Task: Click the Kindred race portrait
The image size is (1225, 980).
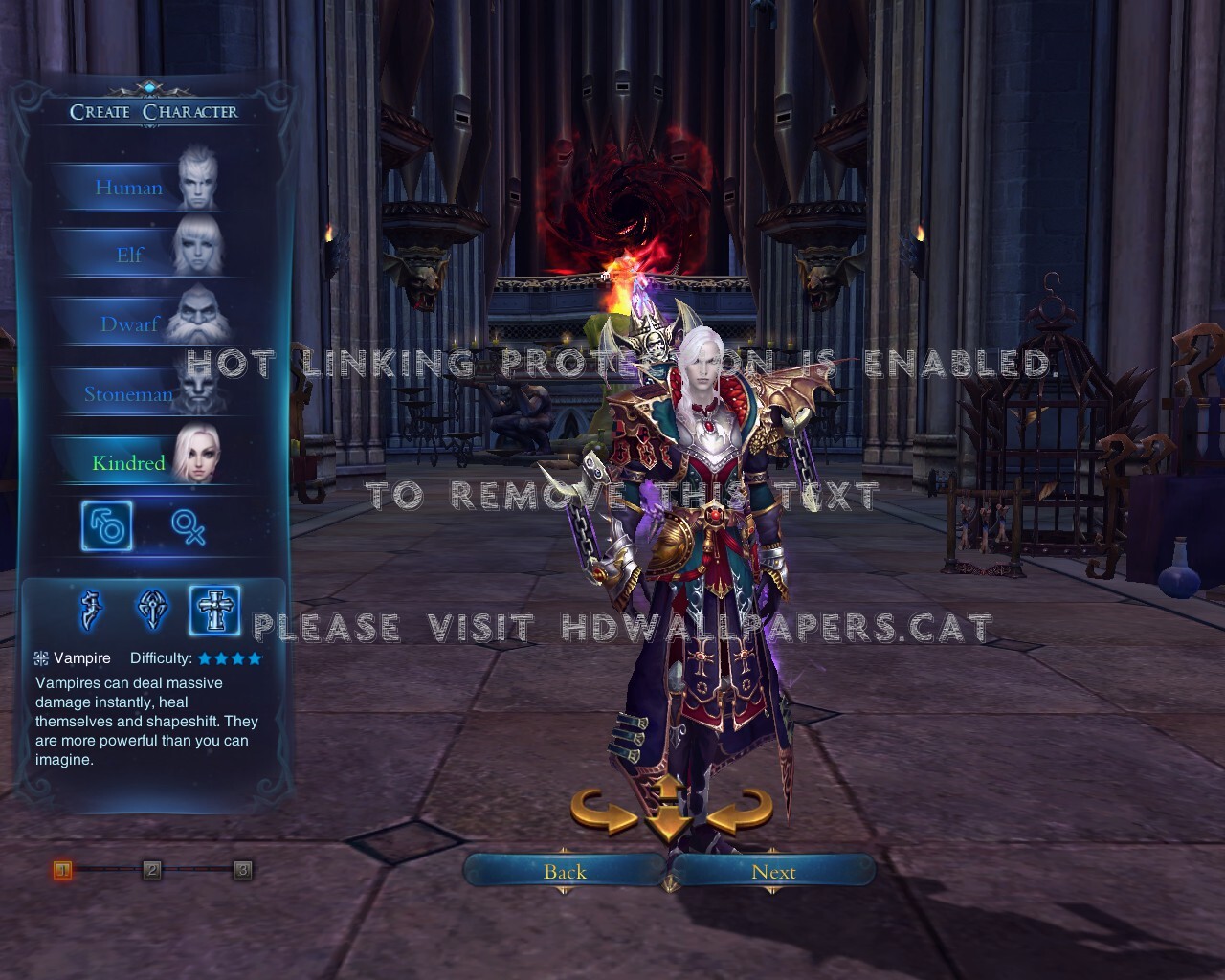Action: 199,452
